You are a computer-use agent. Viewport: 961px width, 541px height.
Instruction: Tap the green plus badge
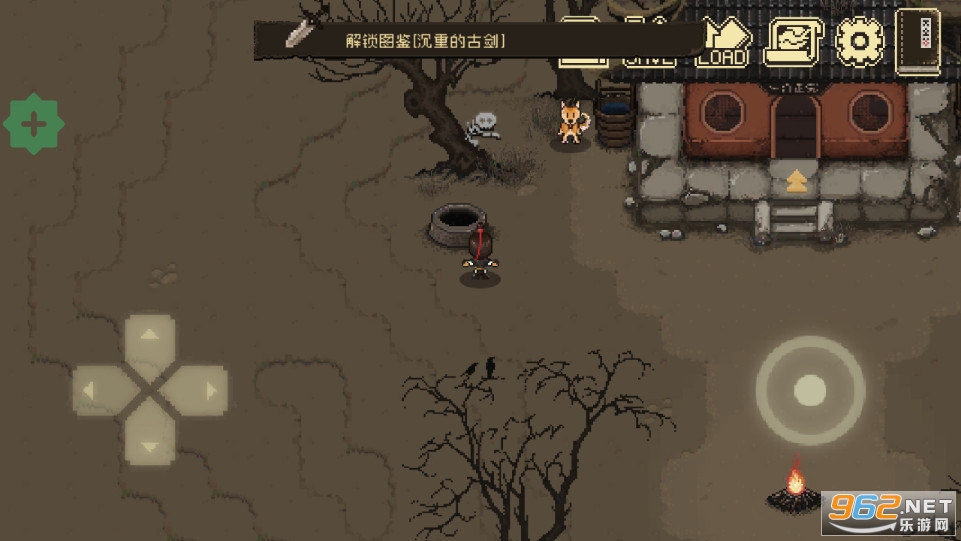coord(34,125)
